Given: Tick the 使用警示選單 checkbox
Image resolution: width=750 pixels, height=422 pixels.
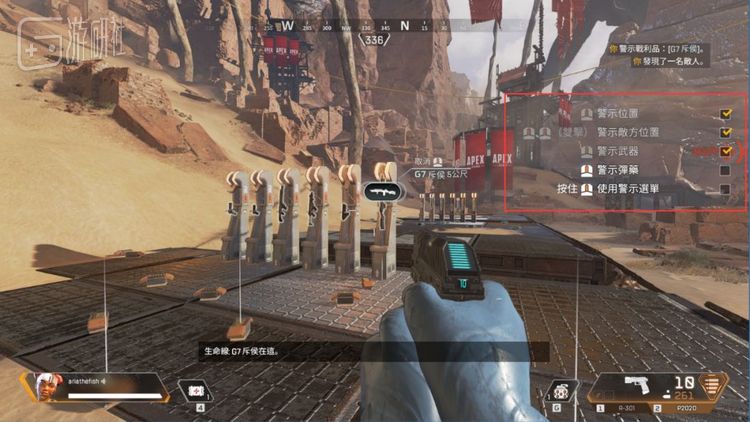Looking at the screenshot, I should click(x=726, y=189).
